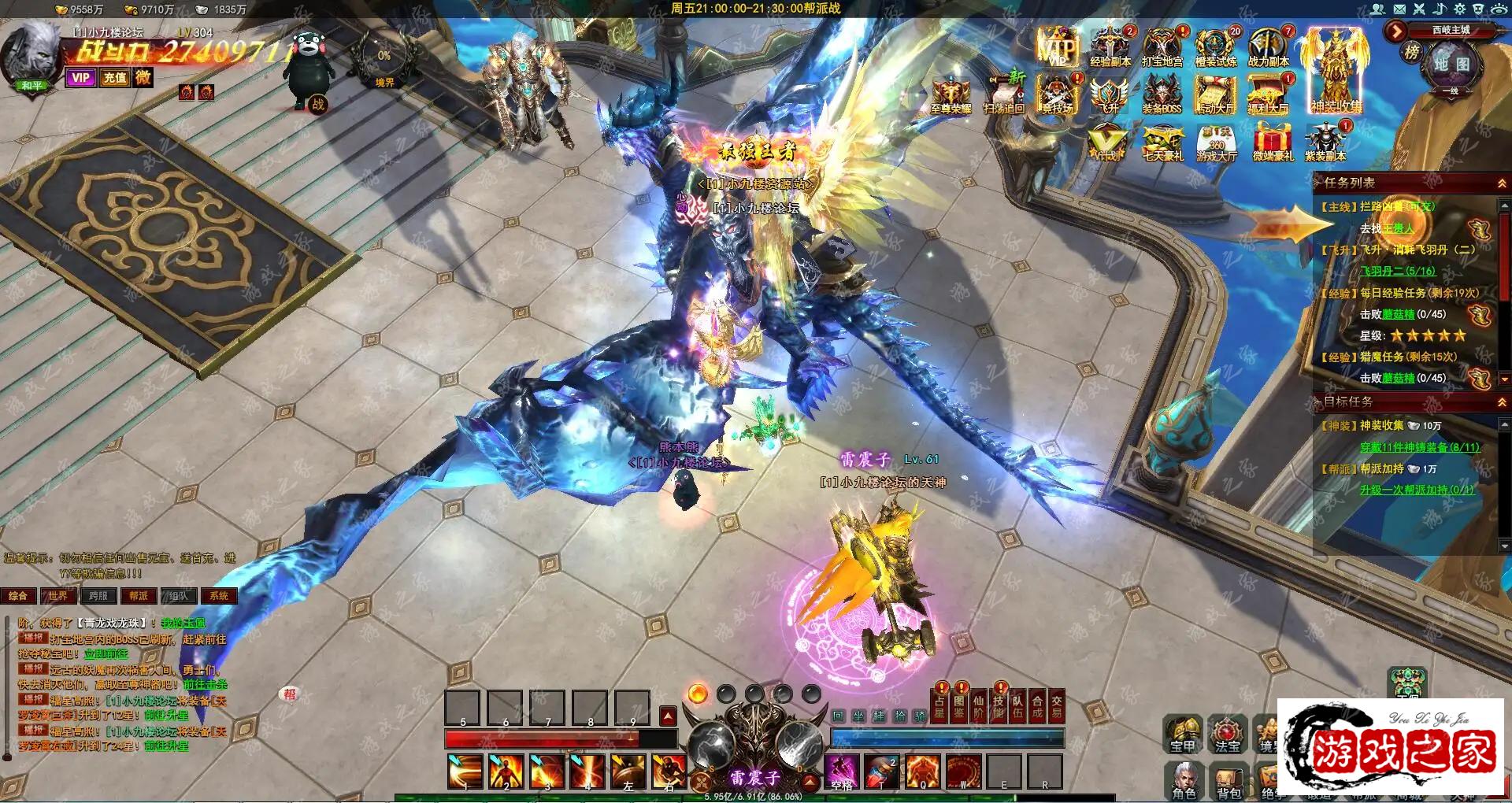Open the 打宝地宫 treasure dungeon icon
This screenshot has height=803, width=1512.
[1162, 47]
